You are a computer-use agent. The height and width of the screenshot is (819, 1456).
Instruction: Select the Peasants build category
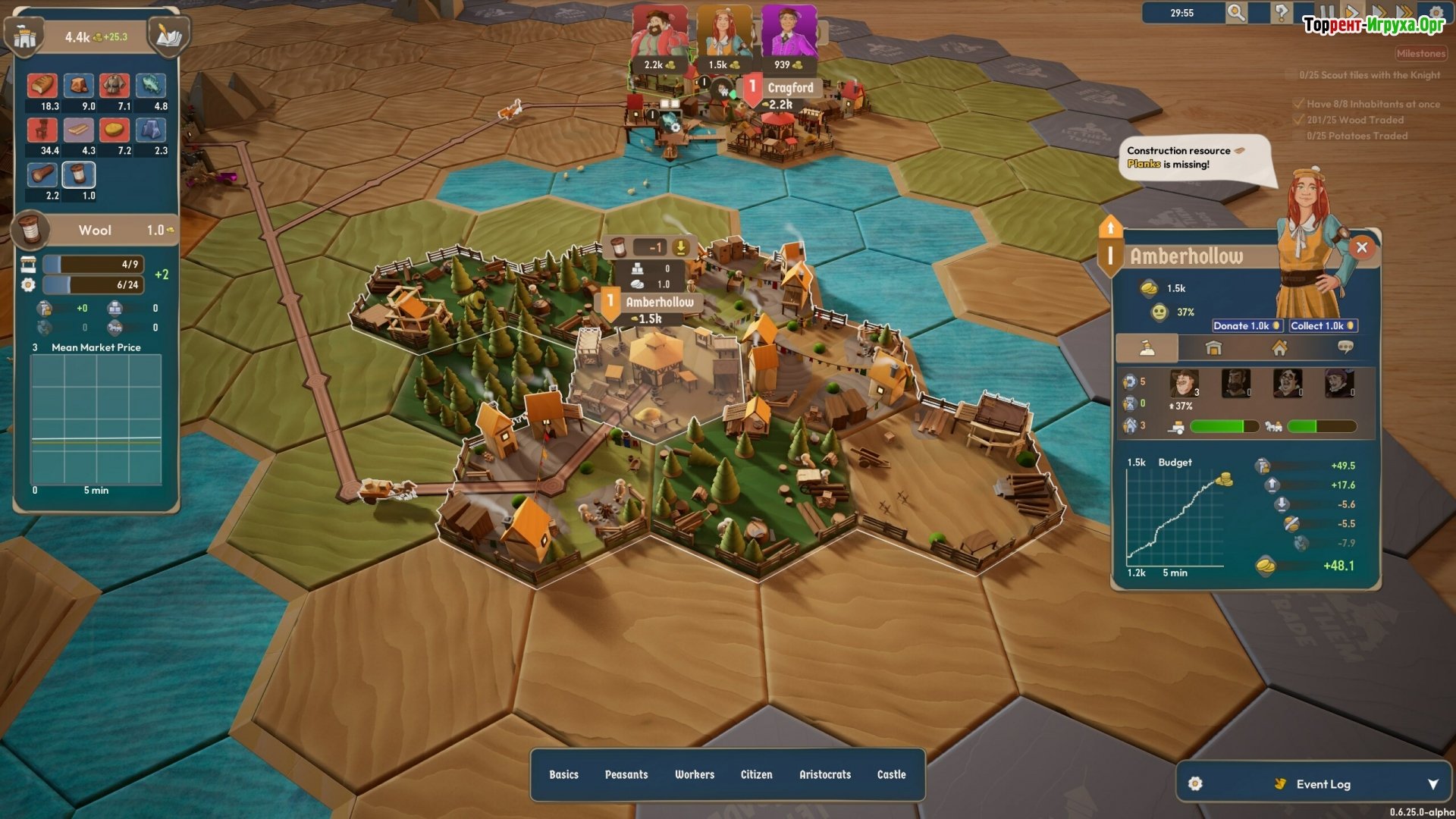[x=626, y=774]
